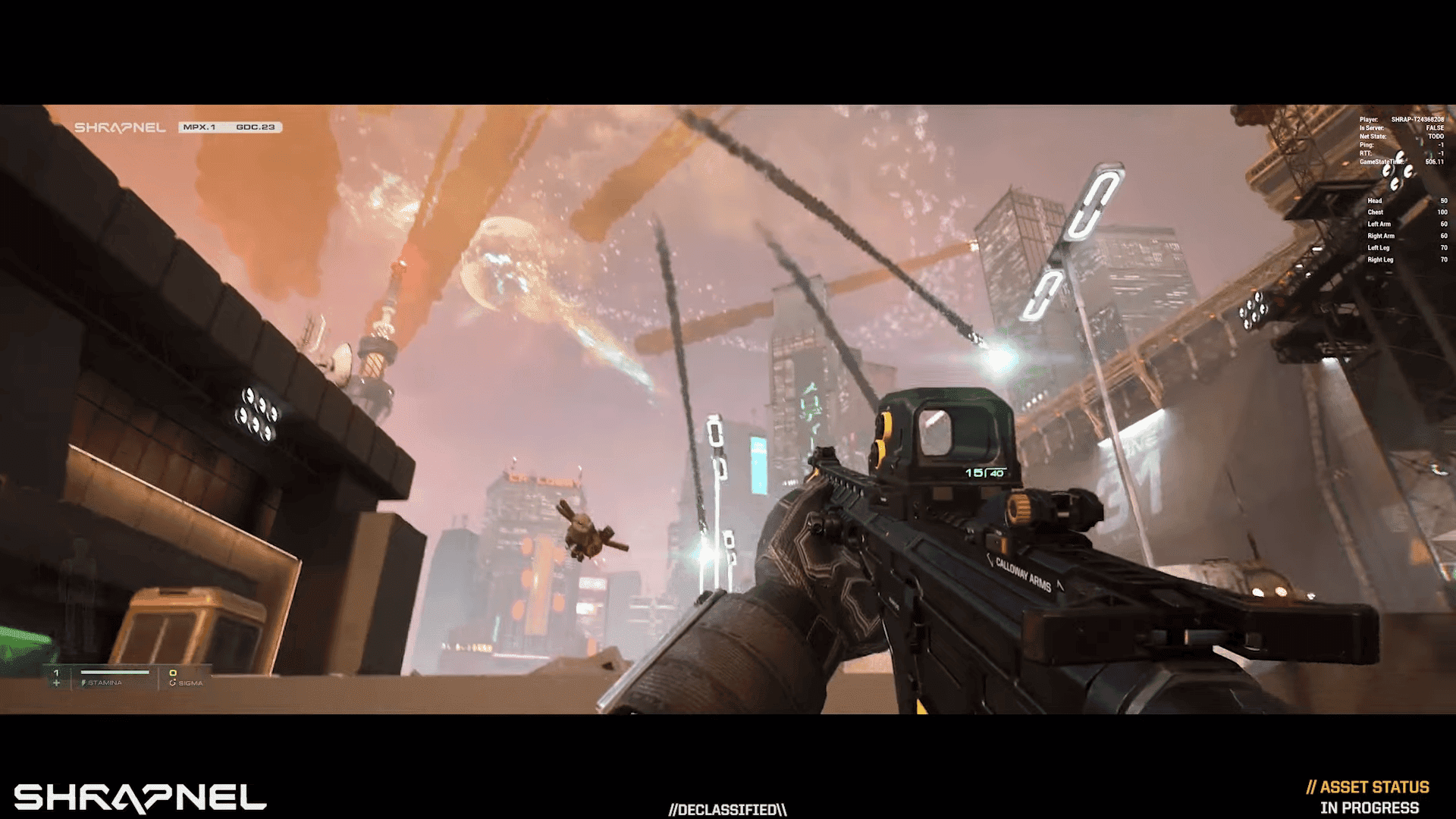Click the Stamina progress bar

pyautogui.click(x=115, y=672)
